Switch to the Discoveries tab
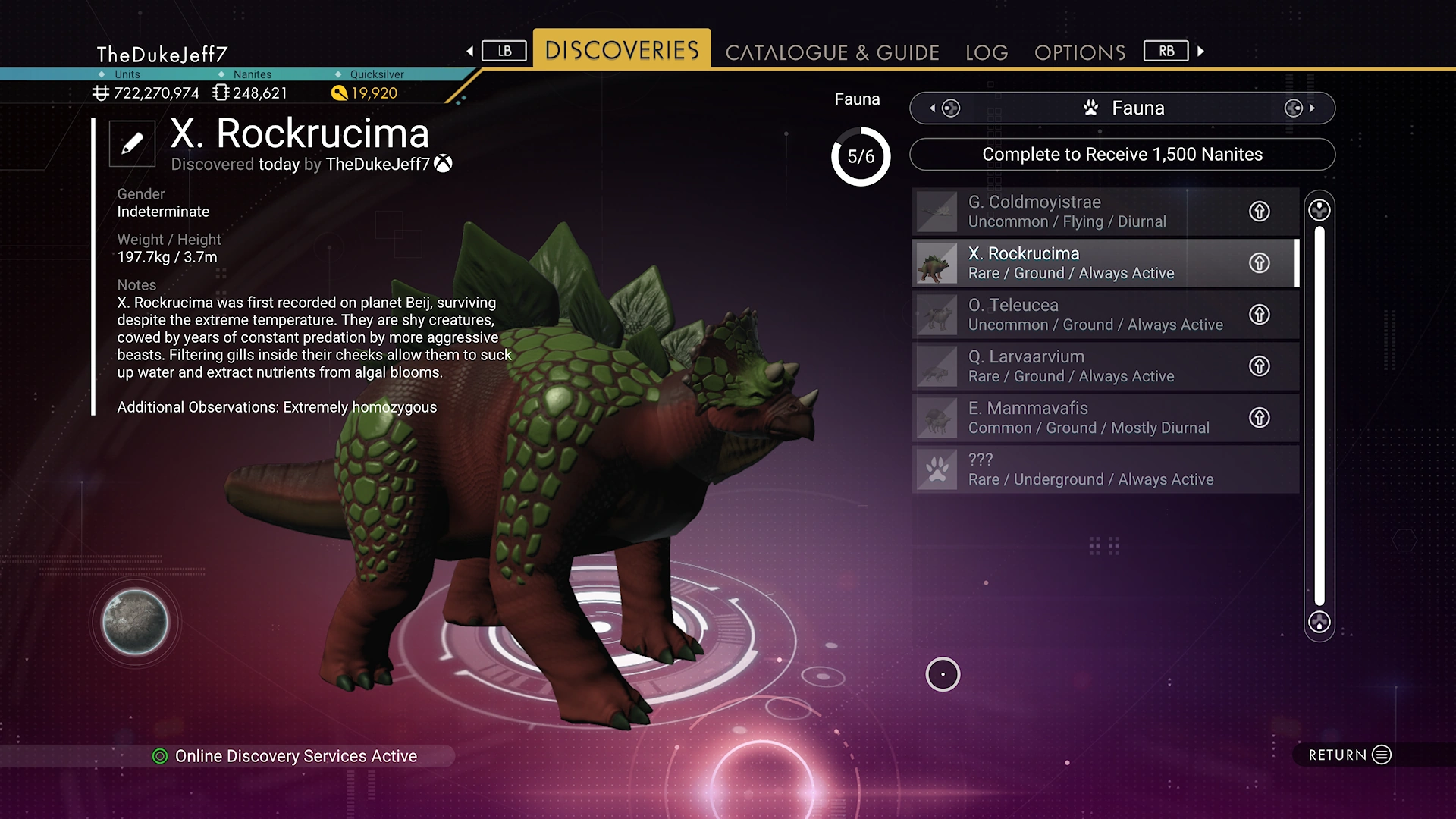 coord(622,50)
